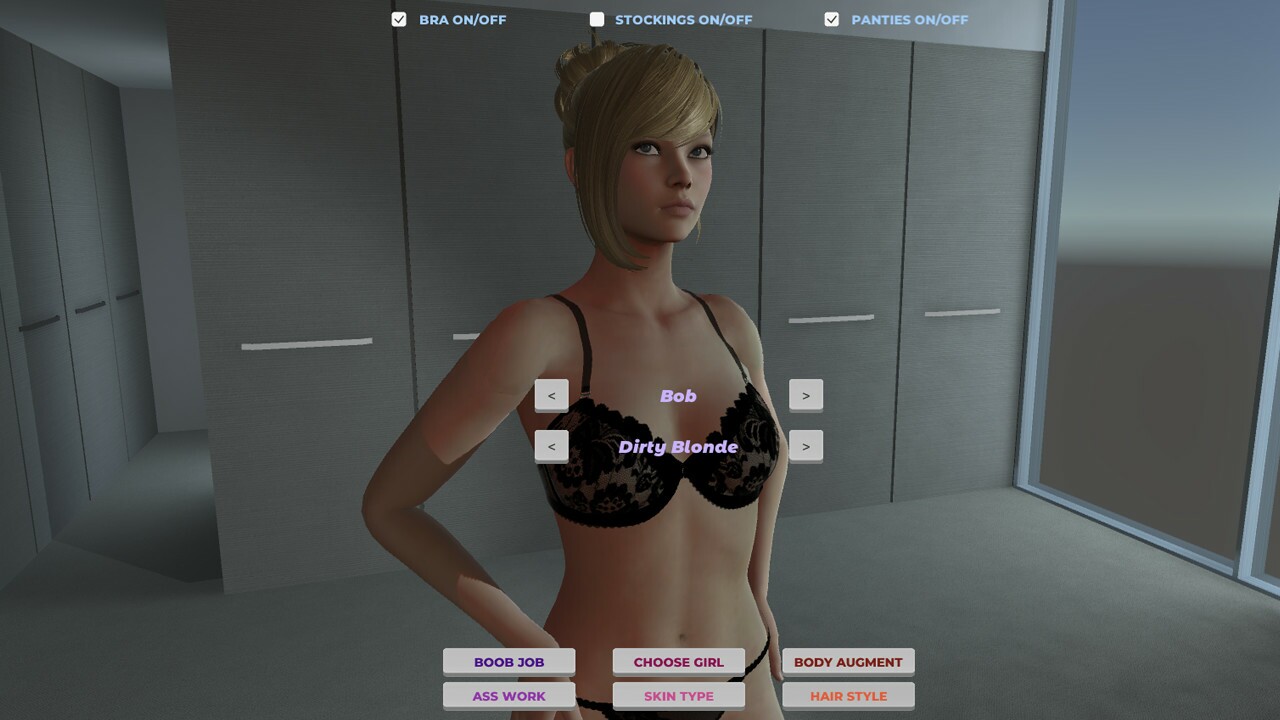Open the ASS WORK customization
This screenshot has width=1280, height=720.
(509, 696)
